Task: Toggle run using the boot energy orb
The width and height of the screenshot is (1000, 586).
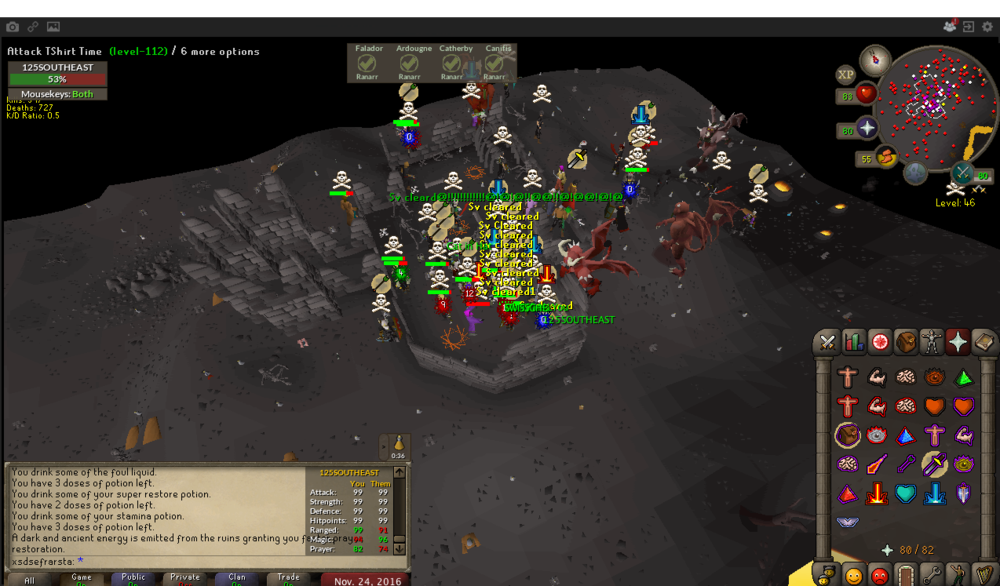Action: (886, 157)
